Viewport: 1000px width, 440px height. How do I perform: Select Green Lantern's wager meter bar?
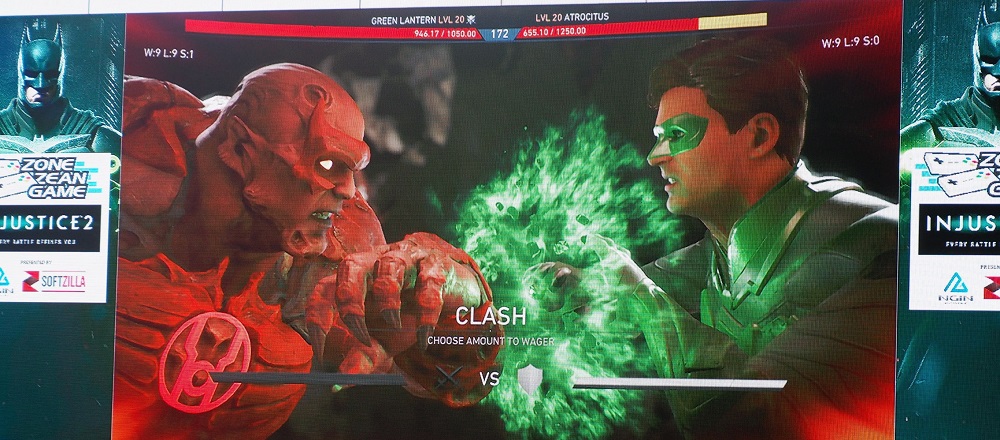678,382
